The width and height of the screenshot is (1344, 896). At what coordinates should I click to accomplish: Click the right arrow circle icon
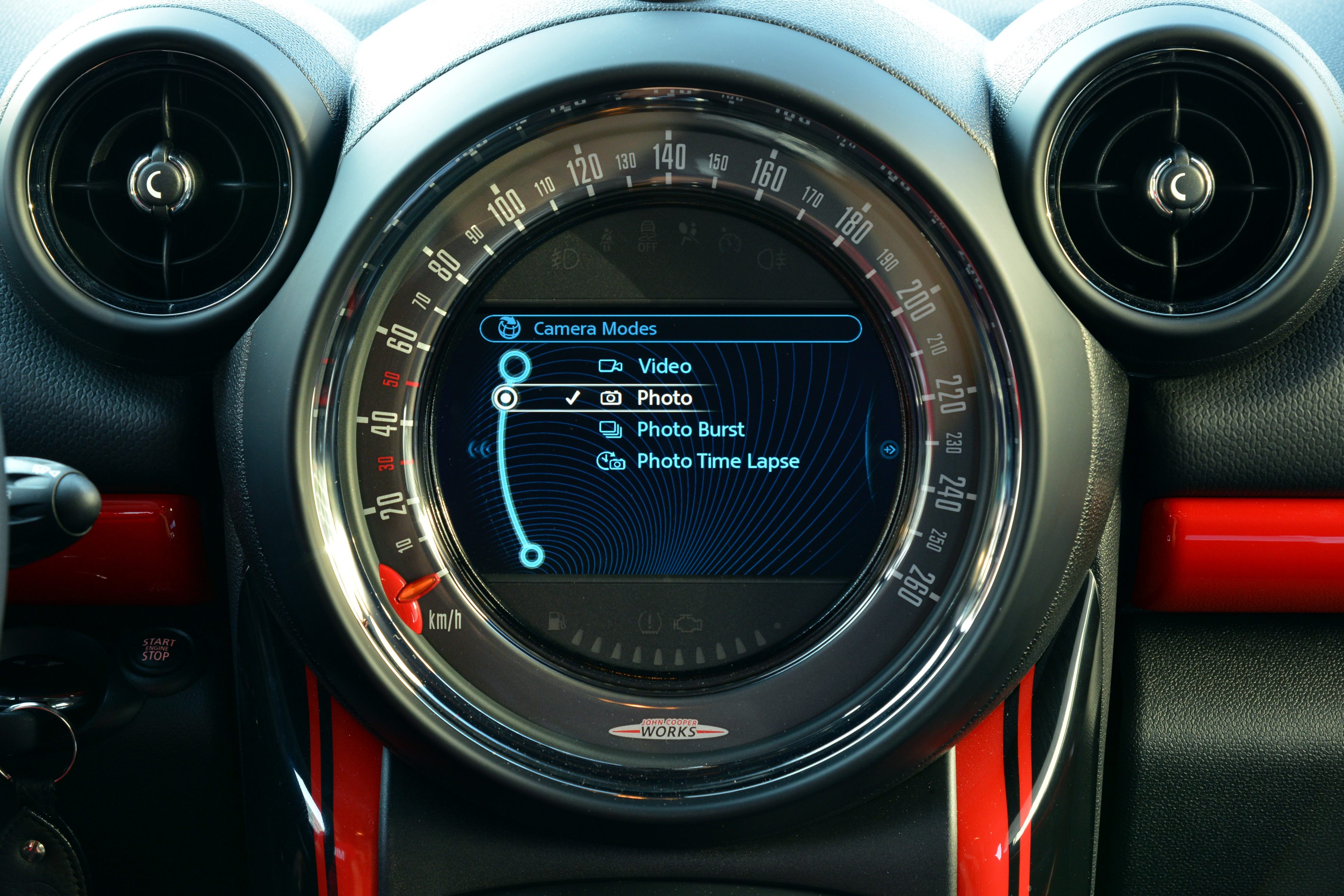(x=889, y=450)
